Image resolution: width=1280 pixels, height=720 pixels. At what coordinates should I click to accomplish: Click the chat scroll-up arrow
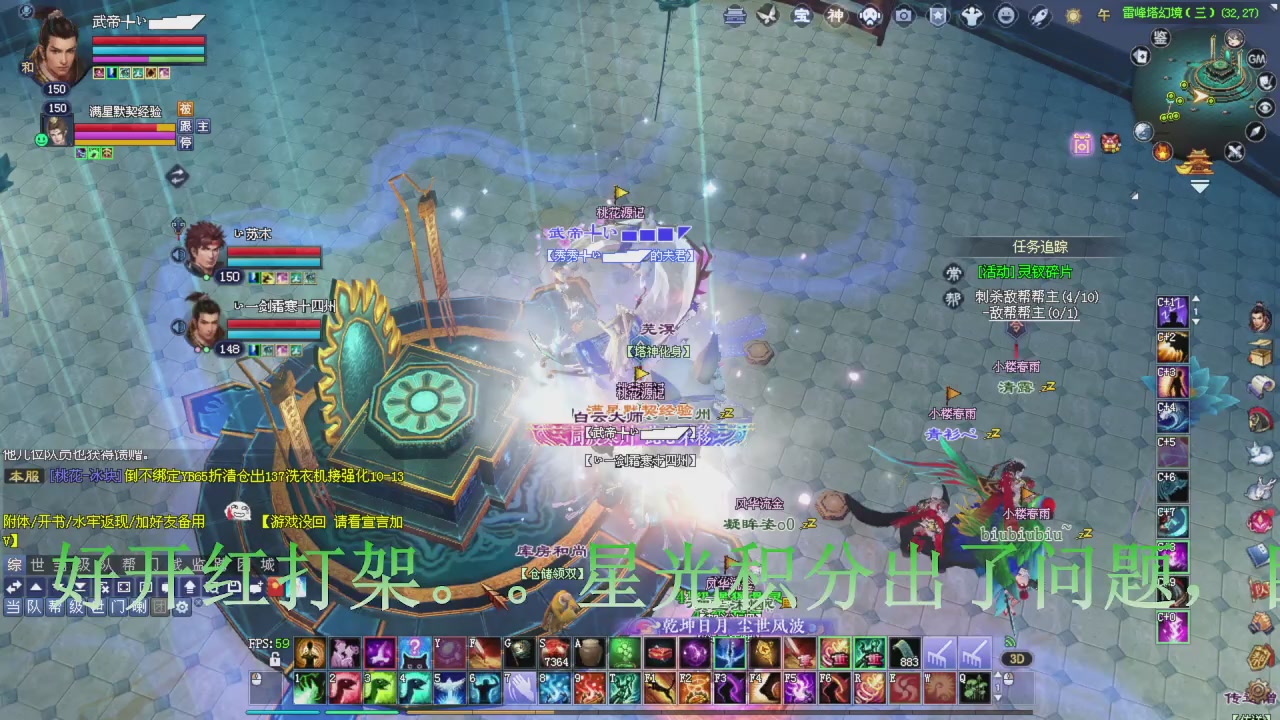tap(36, 586)
